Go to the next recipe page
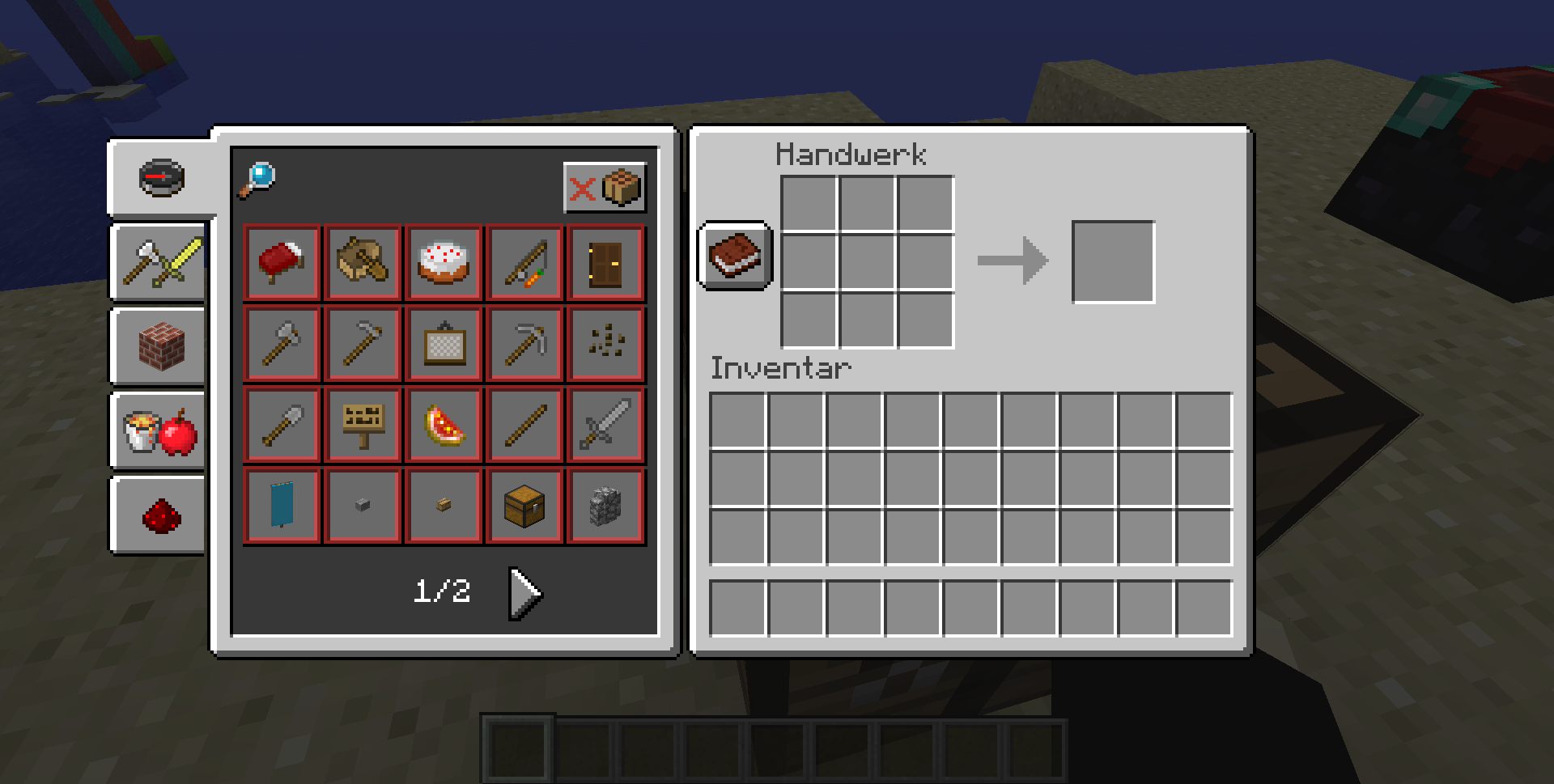1554x784 pixels. [x=524, y=593]
